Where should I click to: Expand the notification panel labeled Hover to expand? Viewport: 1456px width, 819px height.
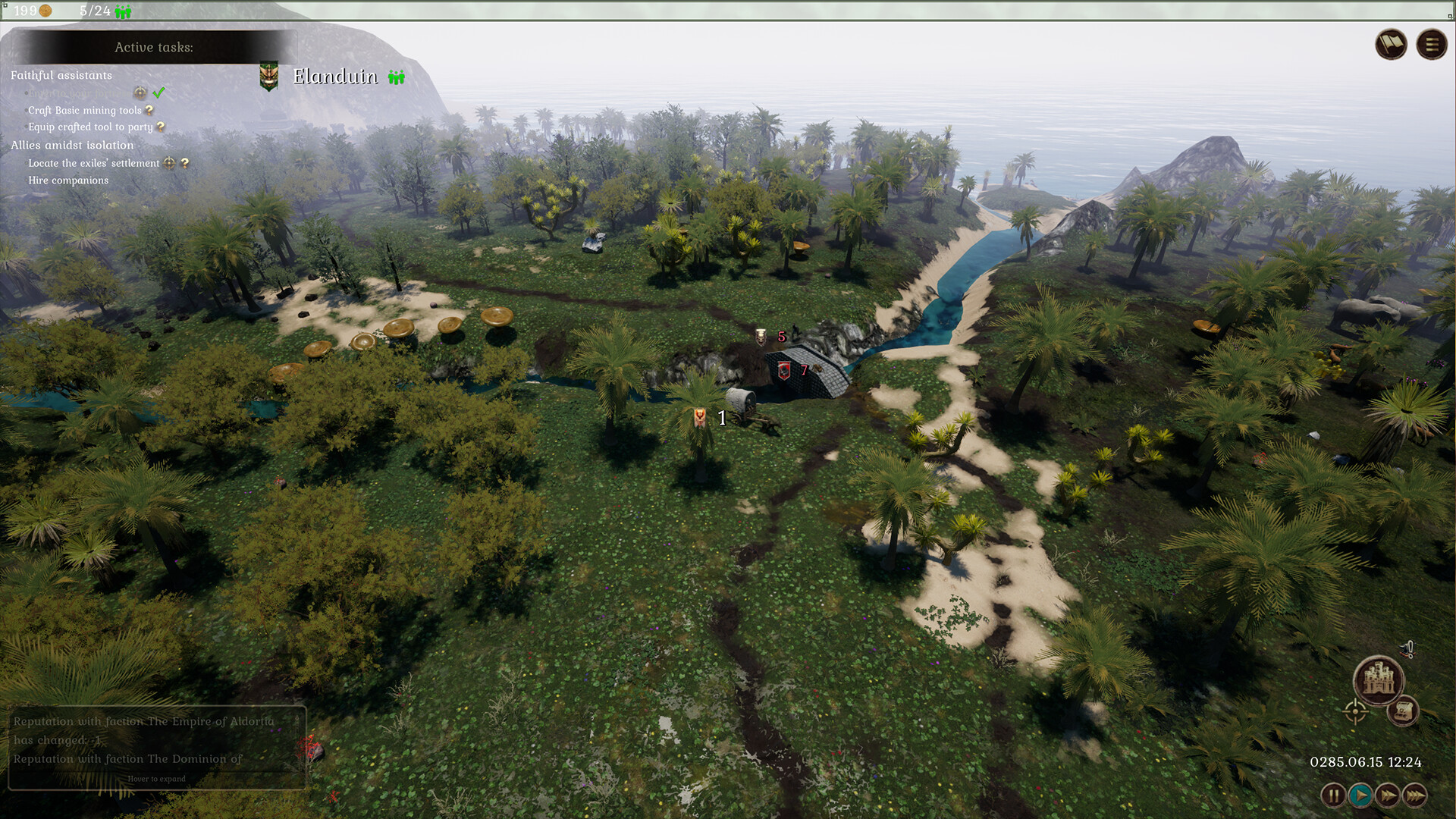pyautogui.click(x=158, y=778)
